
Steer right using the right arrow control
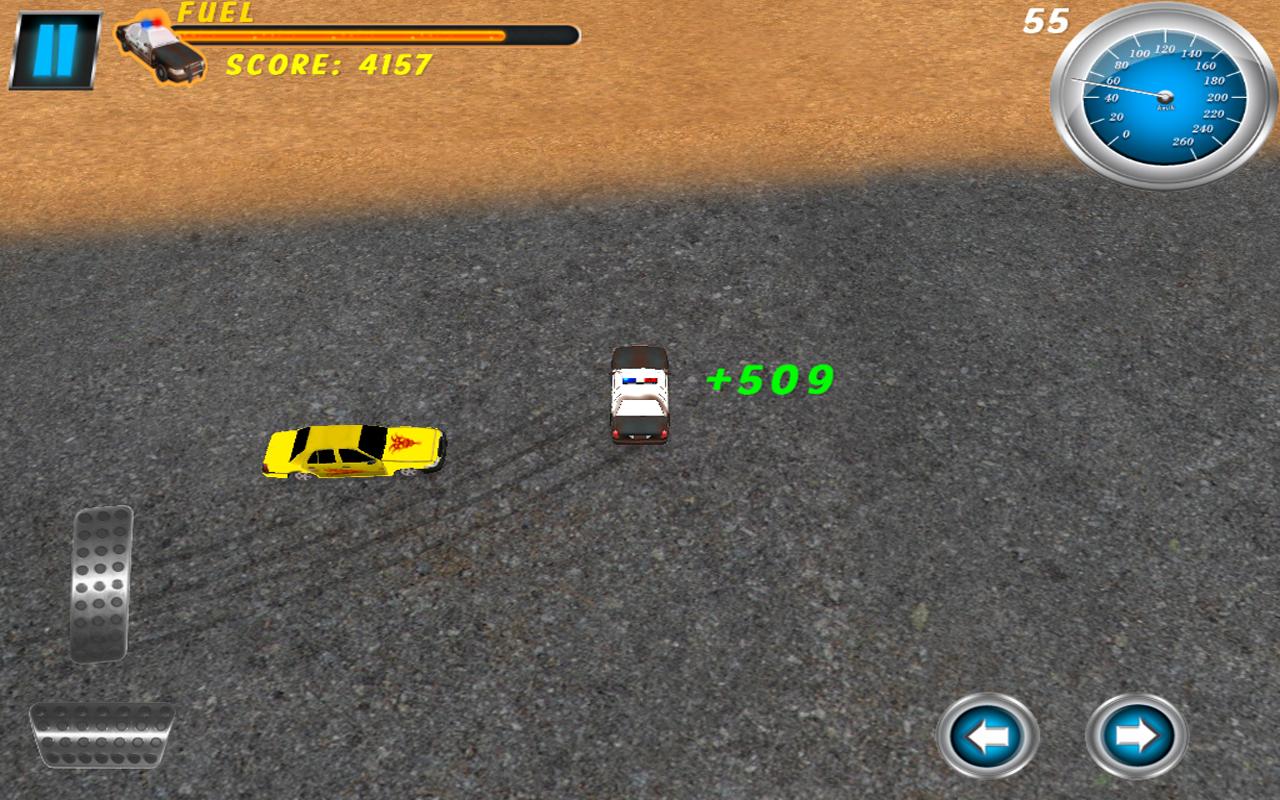pyautogui.click(x=1138, y=736)
